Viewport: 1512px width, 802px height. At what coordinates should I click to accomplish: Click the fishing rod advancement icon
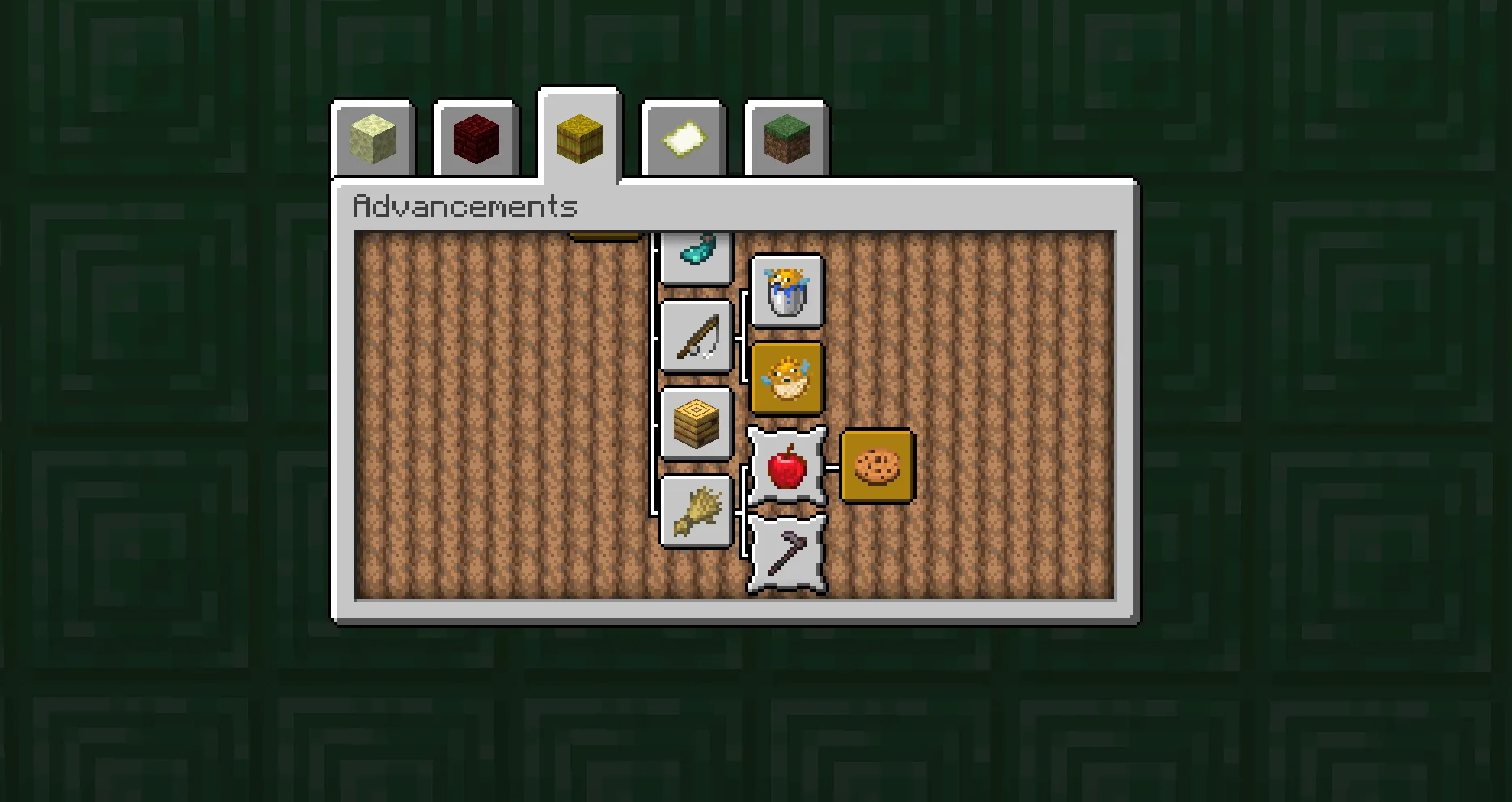coord(697,336)
